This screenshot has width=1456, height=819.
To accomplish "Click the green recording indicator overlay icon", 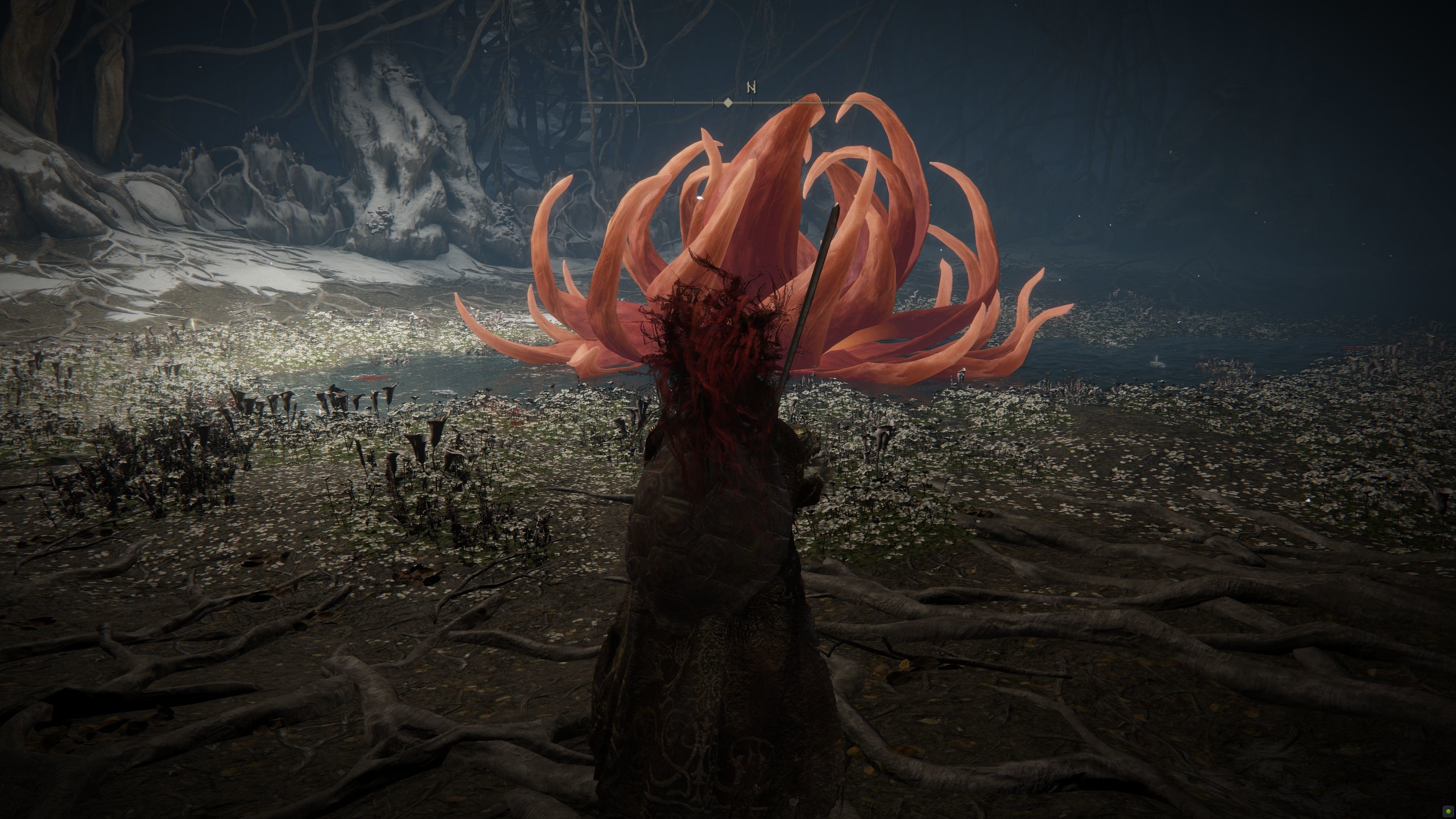I will pyautogui.click(x=1448, y=812).
